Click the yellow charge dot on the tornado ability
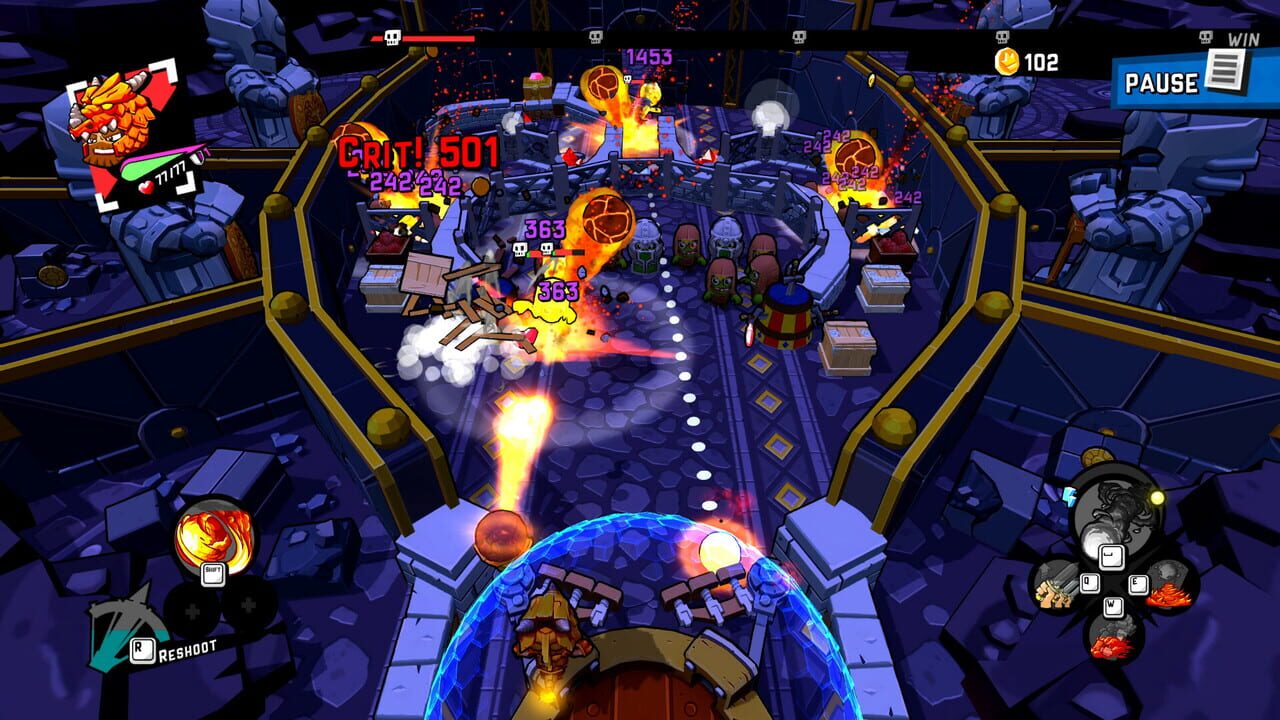1280x720 pixels. click(1157, 497)
